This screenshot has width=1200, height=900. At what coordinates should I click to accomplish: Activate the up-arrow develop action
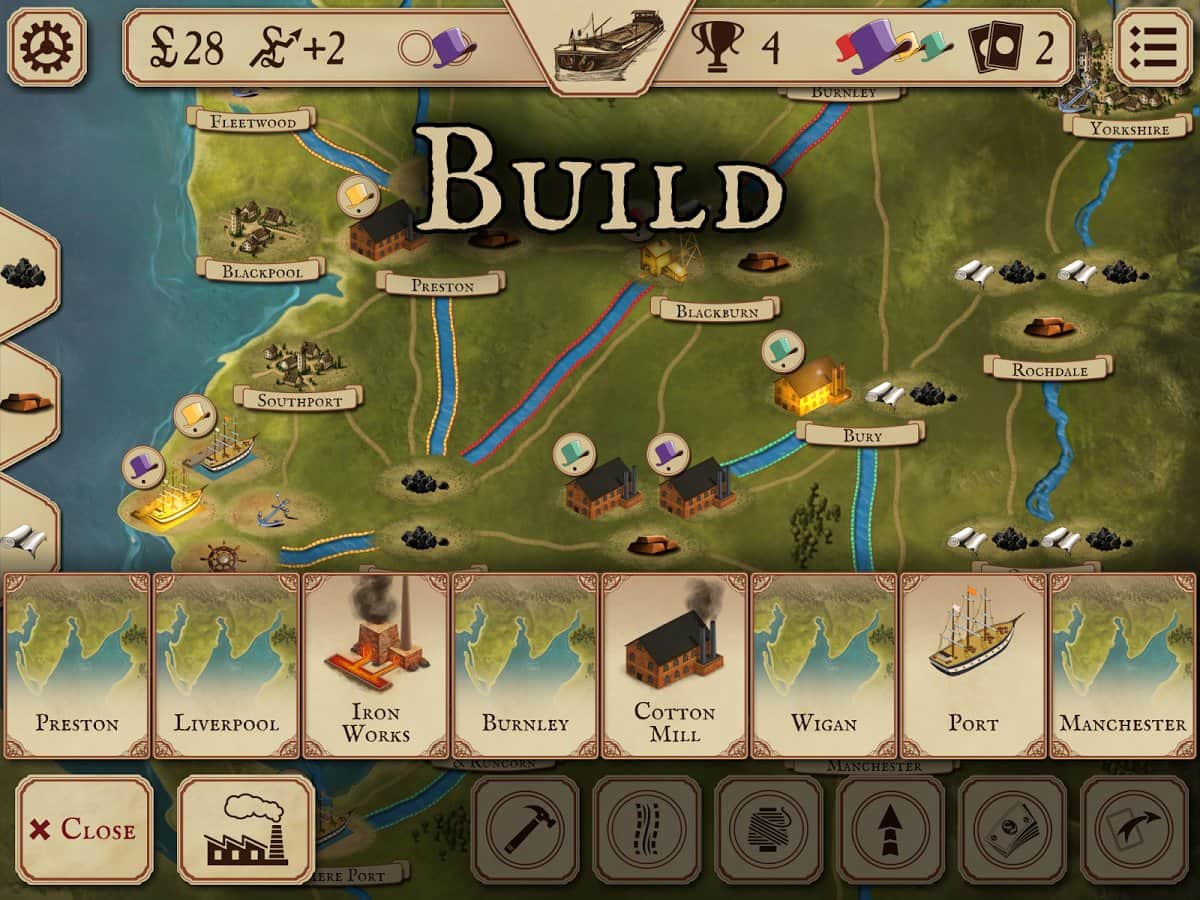tap(891, 829)
